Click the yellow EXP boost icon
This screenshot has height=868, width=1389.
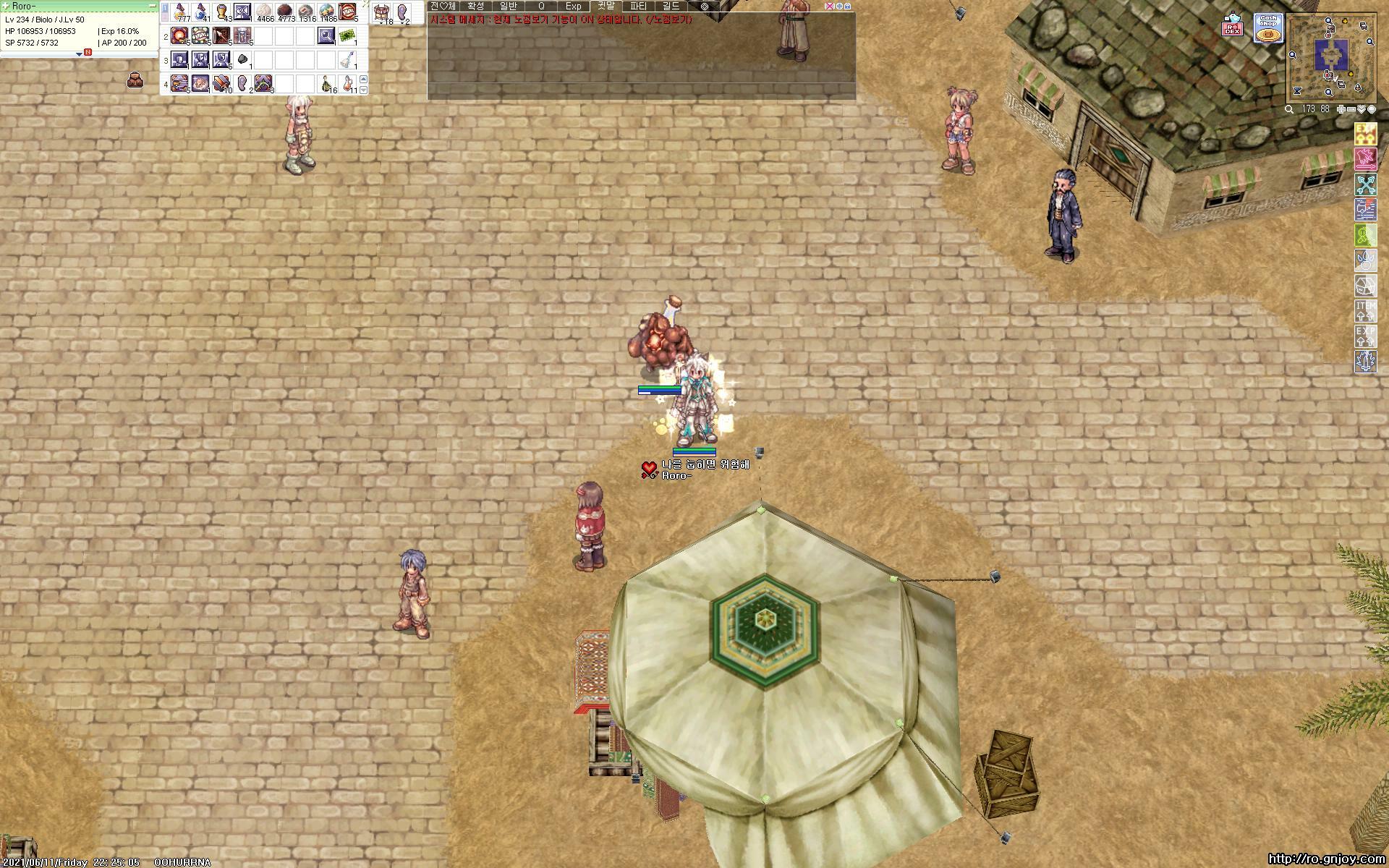(x=1365, y=134)
